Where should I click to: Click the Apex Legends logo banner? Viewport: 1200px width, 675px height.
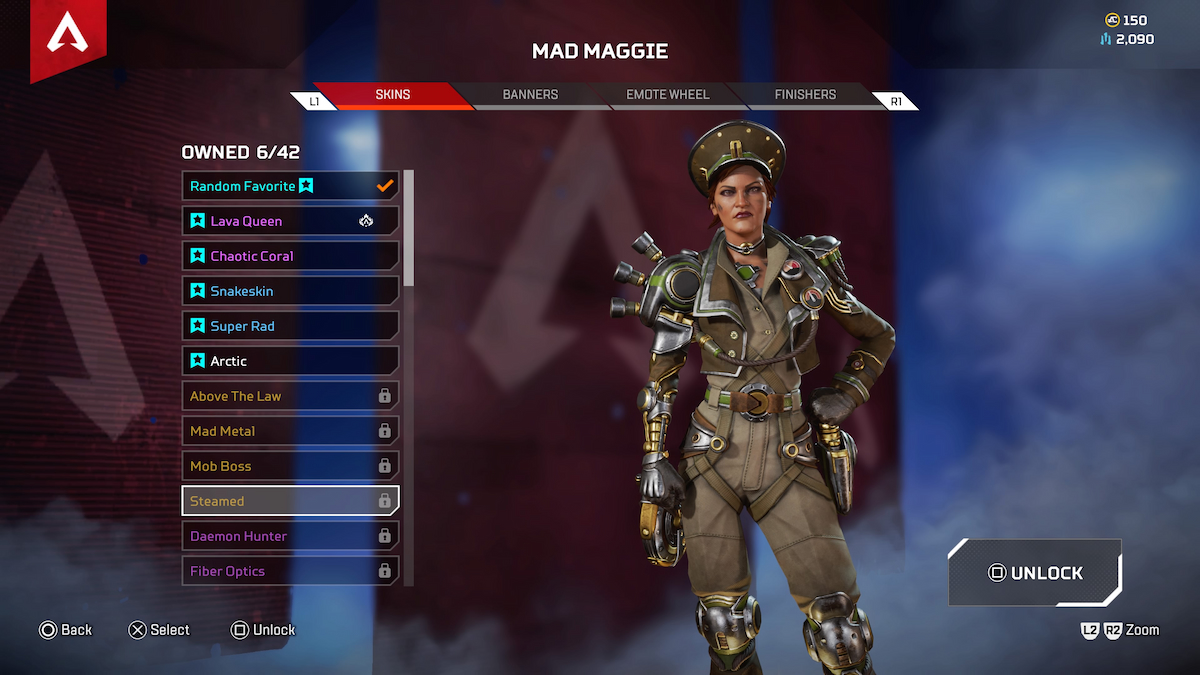point(69,38)
